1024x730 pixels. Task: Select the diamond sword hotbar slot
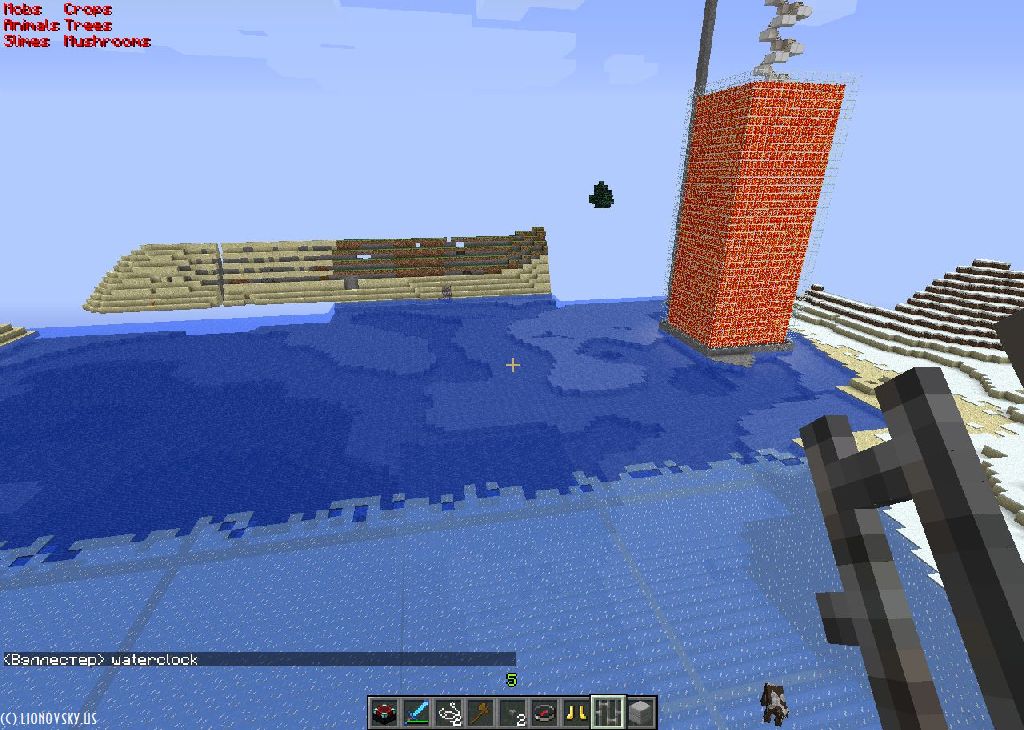point(416,713)
